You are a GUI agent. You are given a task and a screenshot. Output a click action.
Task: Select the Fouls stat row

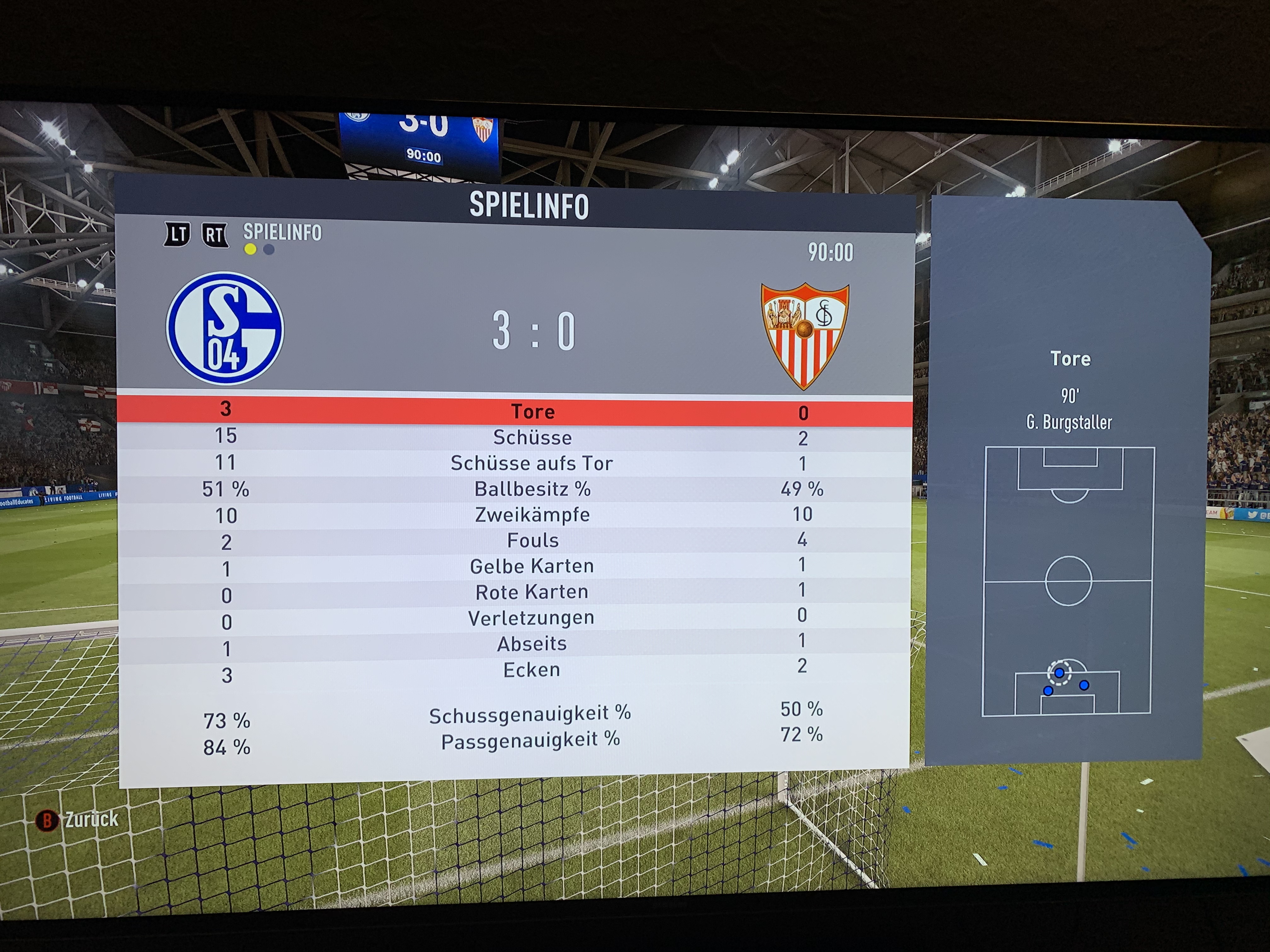(x=532, y=541)
